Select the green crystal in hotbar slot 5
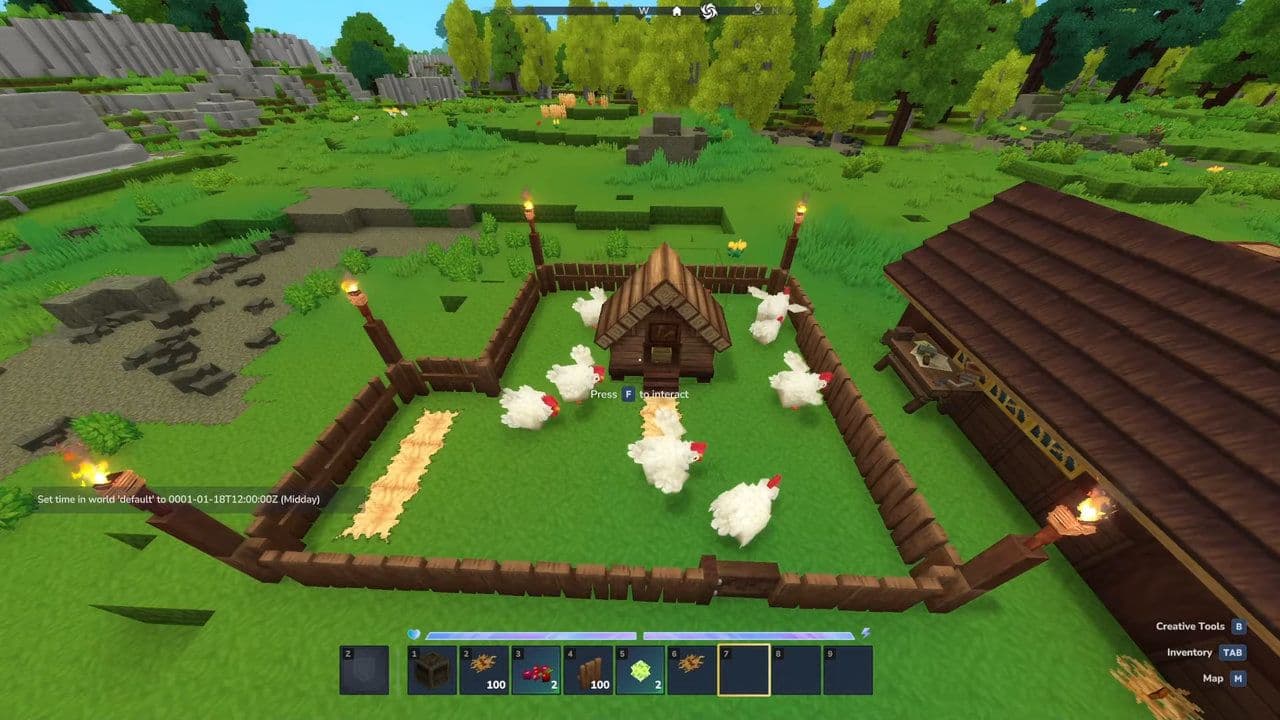The image size is (1280, 720). 642,668
